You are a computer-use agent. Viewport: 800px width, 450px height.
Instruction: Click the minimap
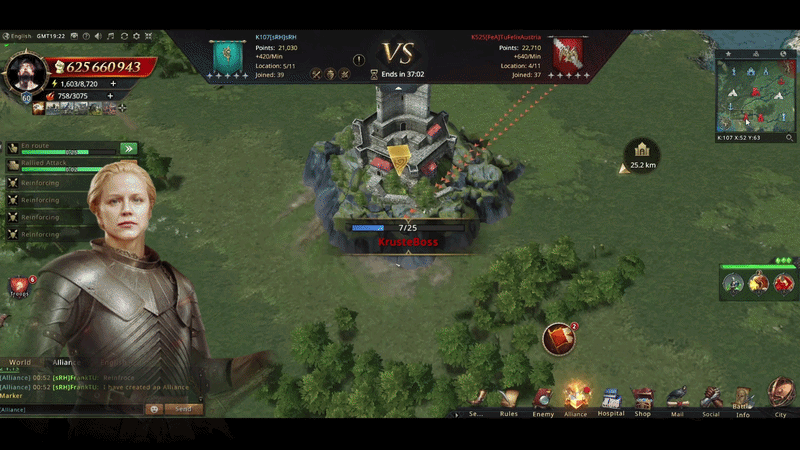click(756, 95)
